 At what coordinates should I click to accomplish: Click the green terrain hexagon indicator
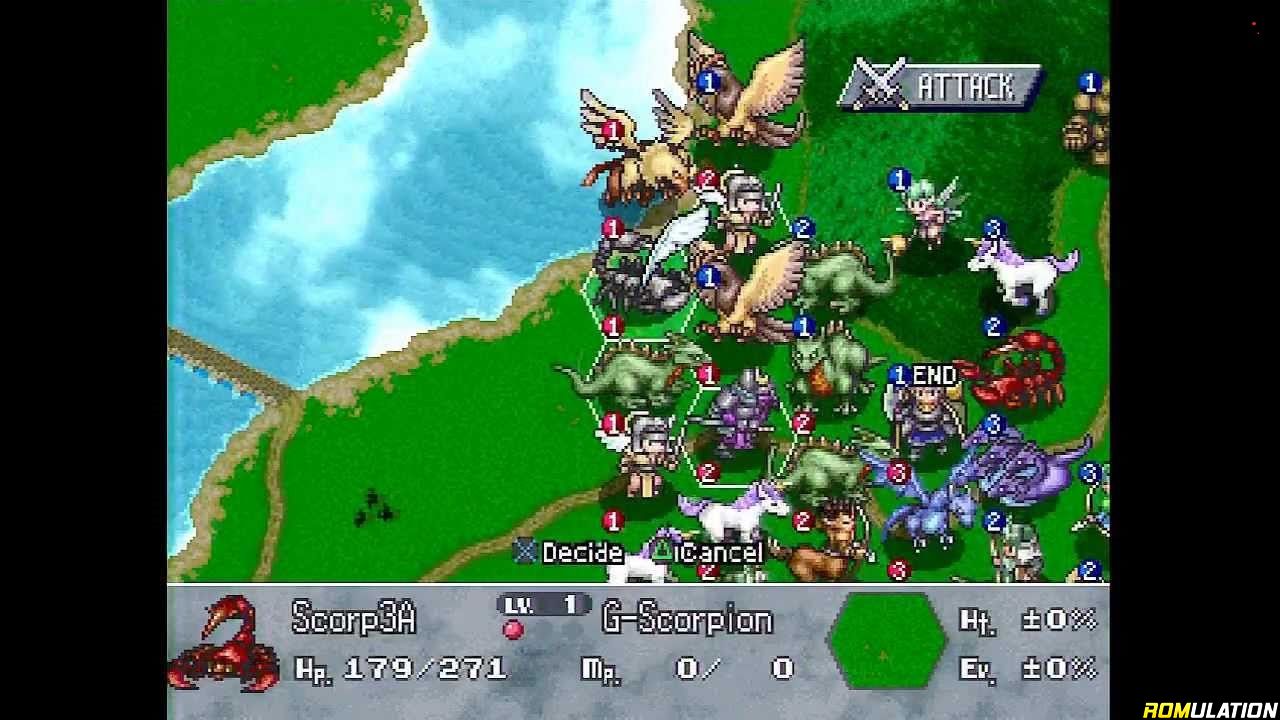(x=886, y=641)
